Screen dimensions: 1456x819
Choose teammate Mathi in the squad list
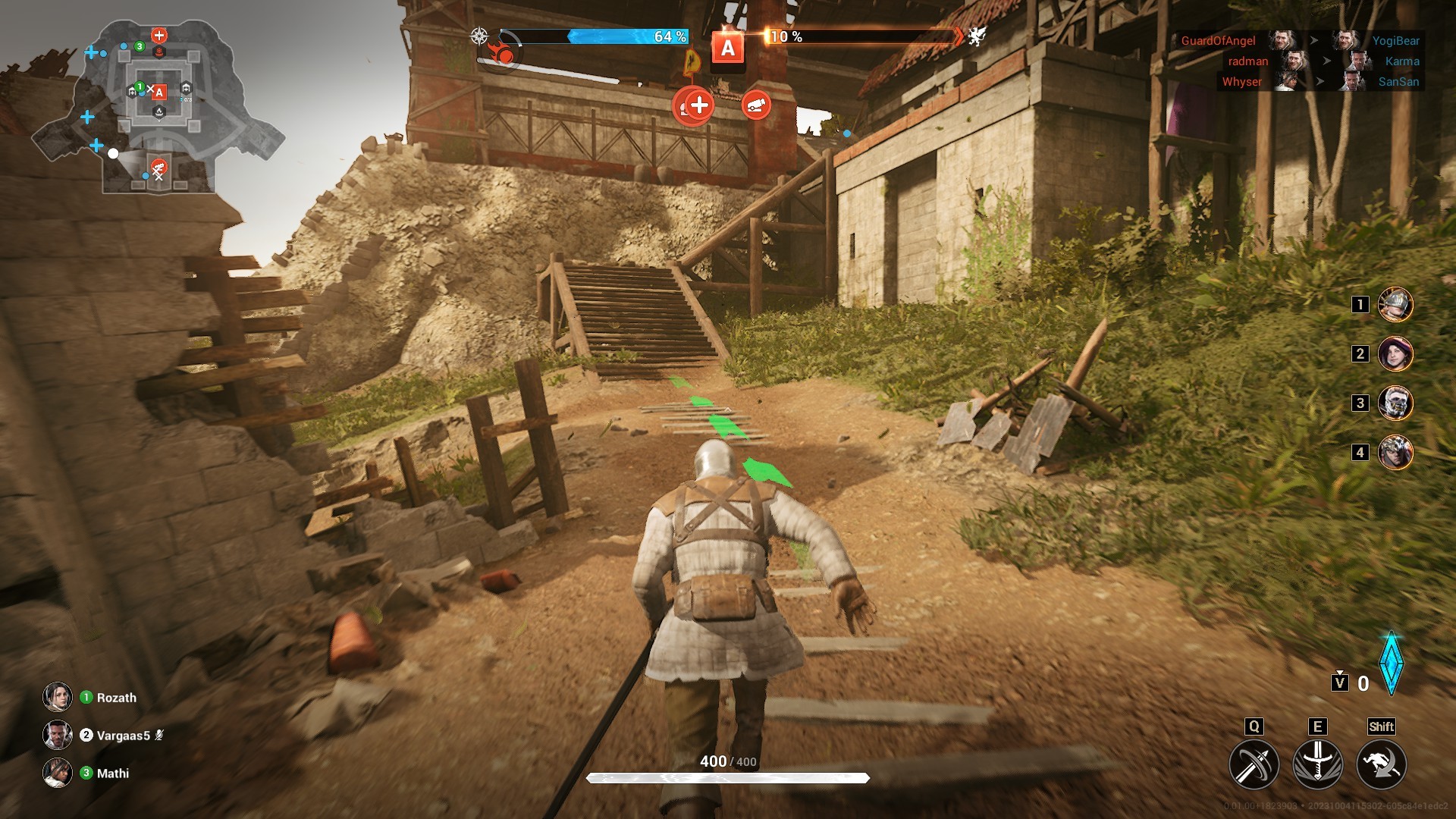point(112,773)
